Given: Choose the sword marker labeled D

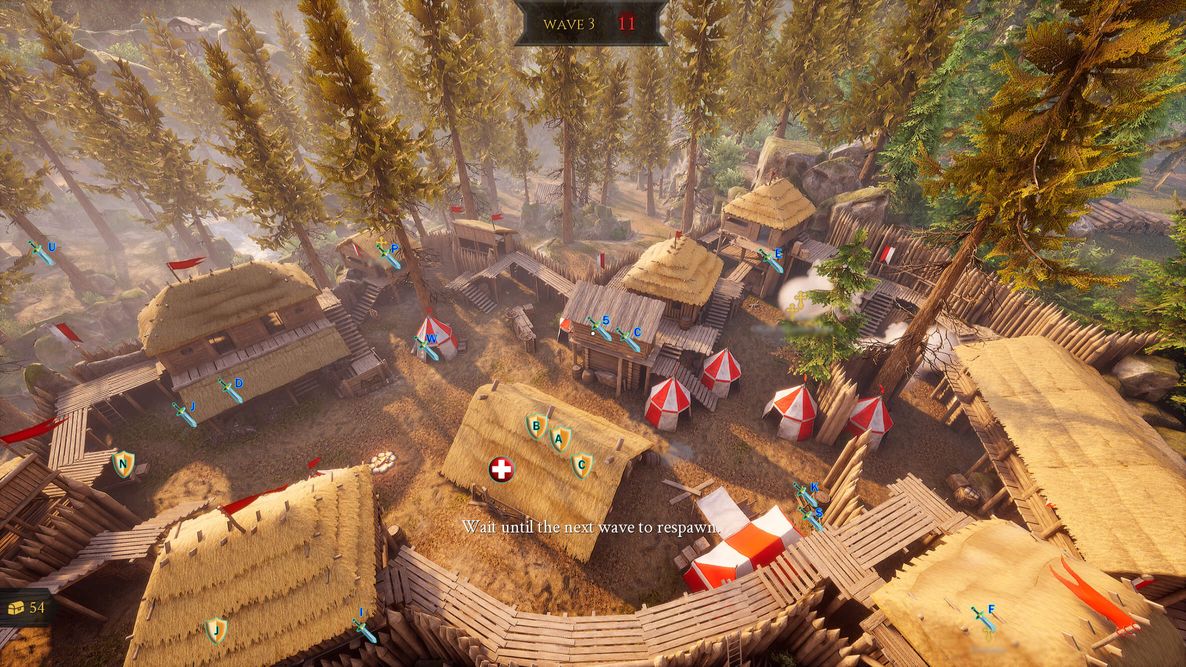Looking at the screenshot, I should pos(231,389).
